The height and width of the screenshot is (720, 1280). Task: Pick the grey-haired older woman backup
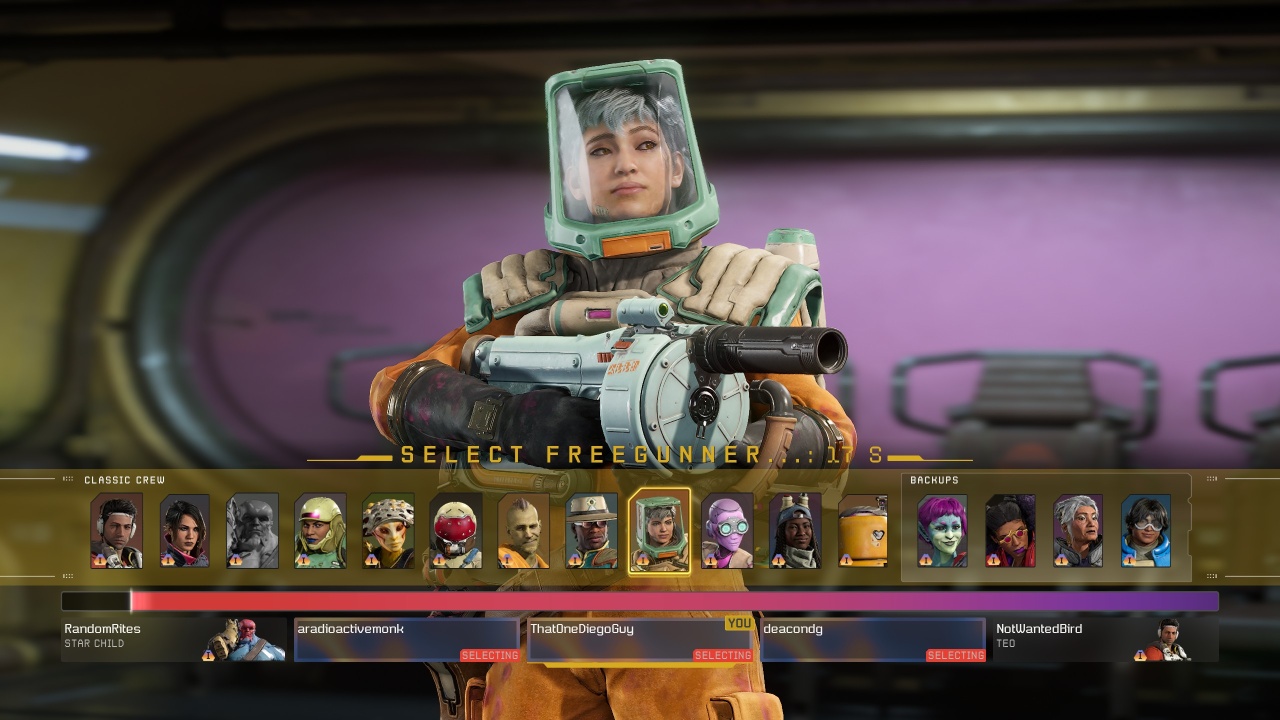coord(1078,531)
